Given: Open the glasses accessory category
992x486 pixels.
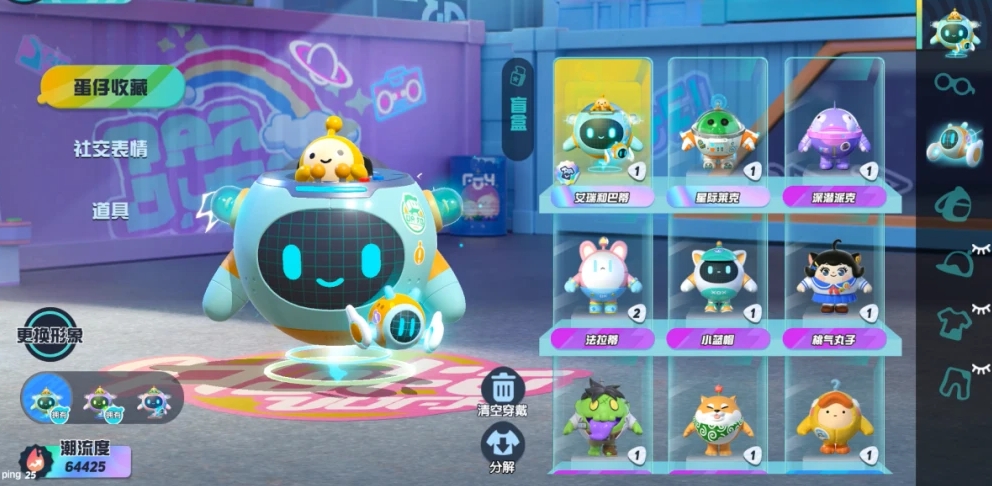Looking at the screenshot, I should pos(954,84).
